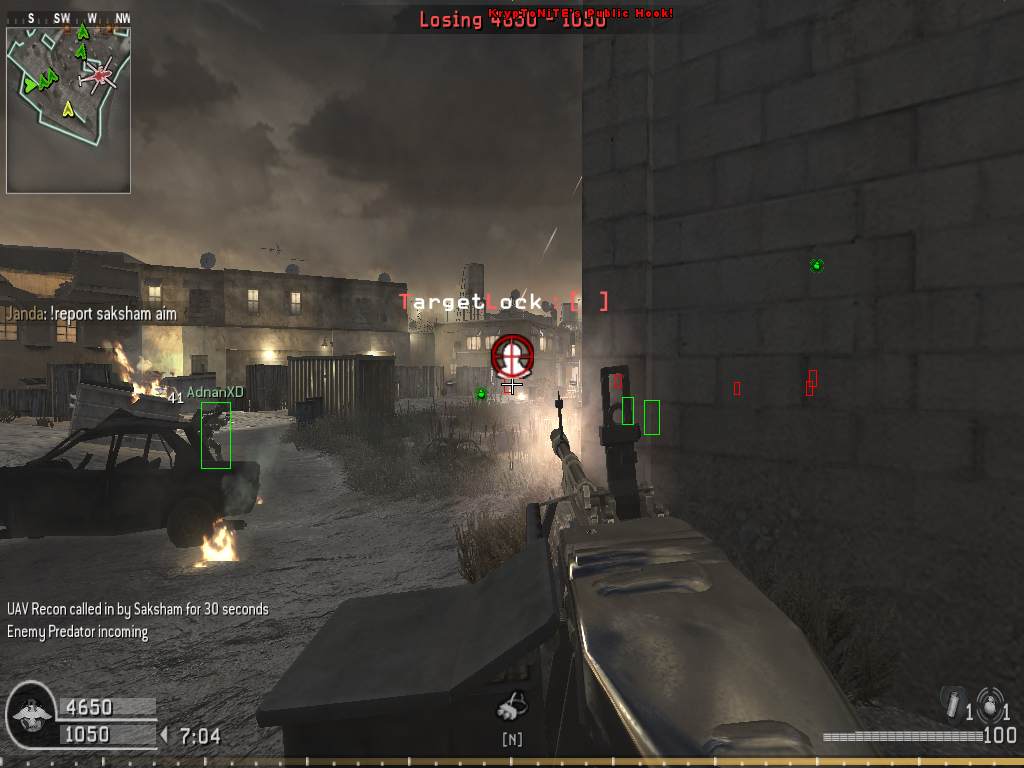Click the yellow player arrow on minimap
The height and width of the screenshot is (768, 1024).
[68, 108]
